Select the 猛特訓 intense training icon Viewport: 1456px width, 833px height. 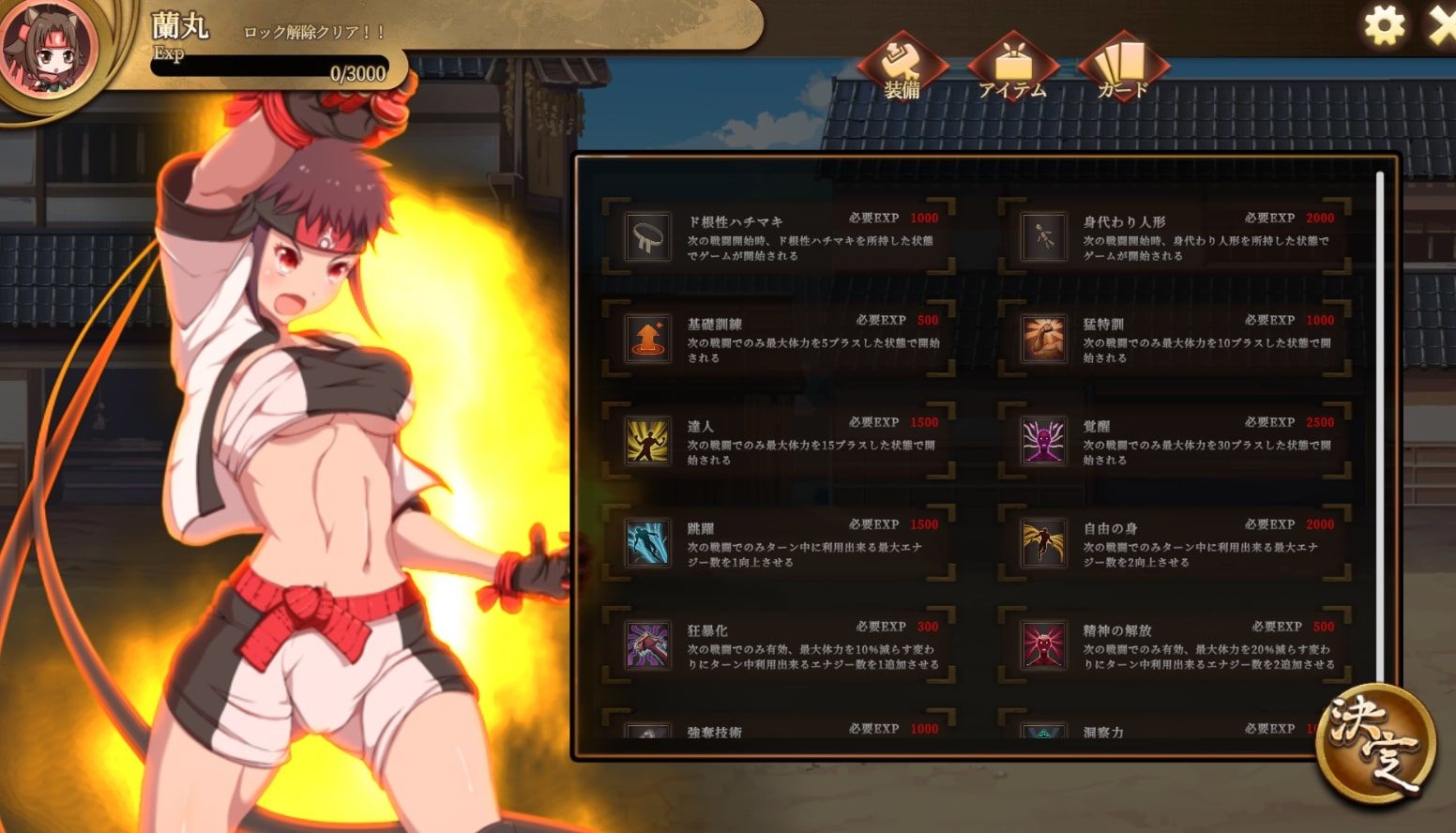[x=1041, y=340]
